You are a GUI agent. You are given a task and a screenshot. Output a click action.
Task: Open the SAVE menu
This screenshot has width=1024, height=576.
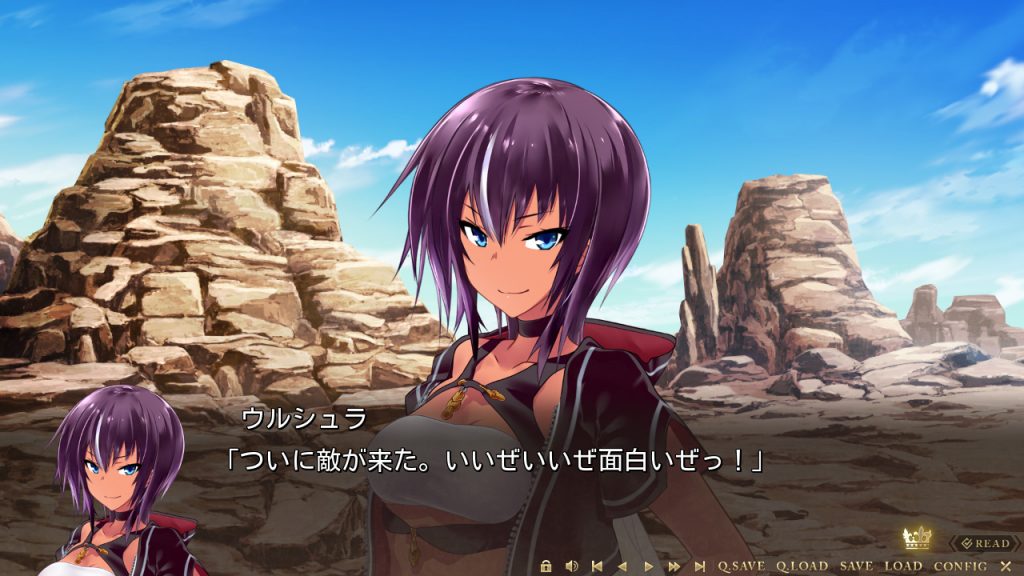point(856,566)
